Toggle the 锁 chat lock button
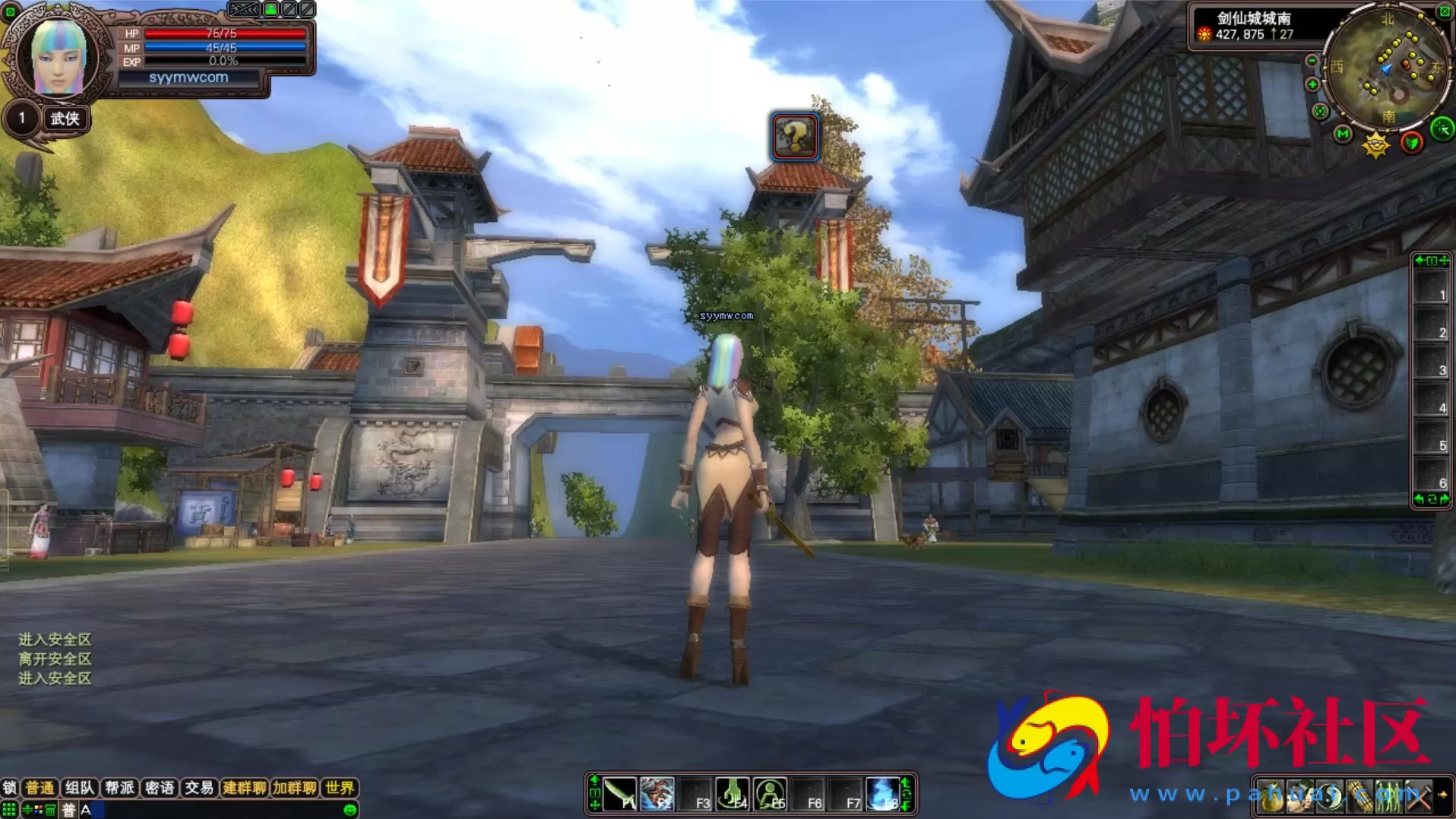Screen dimensions: 1456x819 click(10, 788)
